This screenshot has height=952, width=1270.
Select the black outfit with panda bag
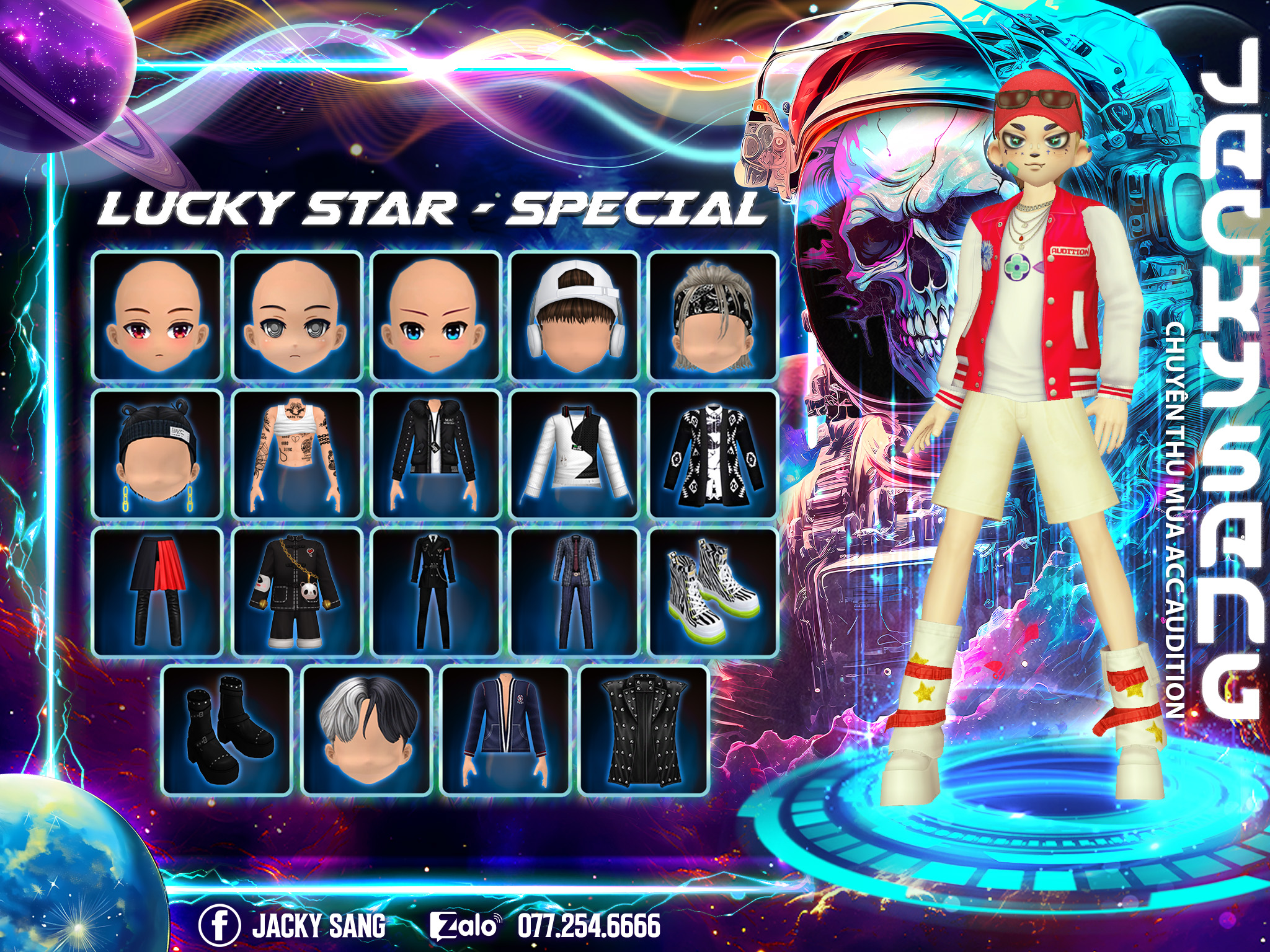coord(297,592)
